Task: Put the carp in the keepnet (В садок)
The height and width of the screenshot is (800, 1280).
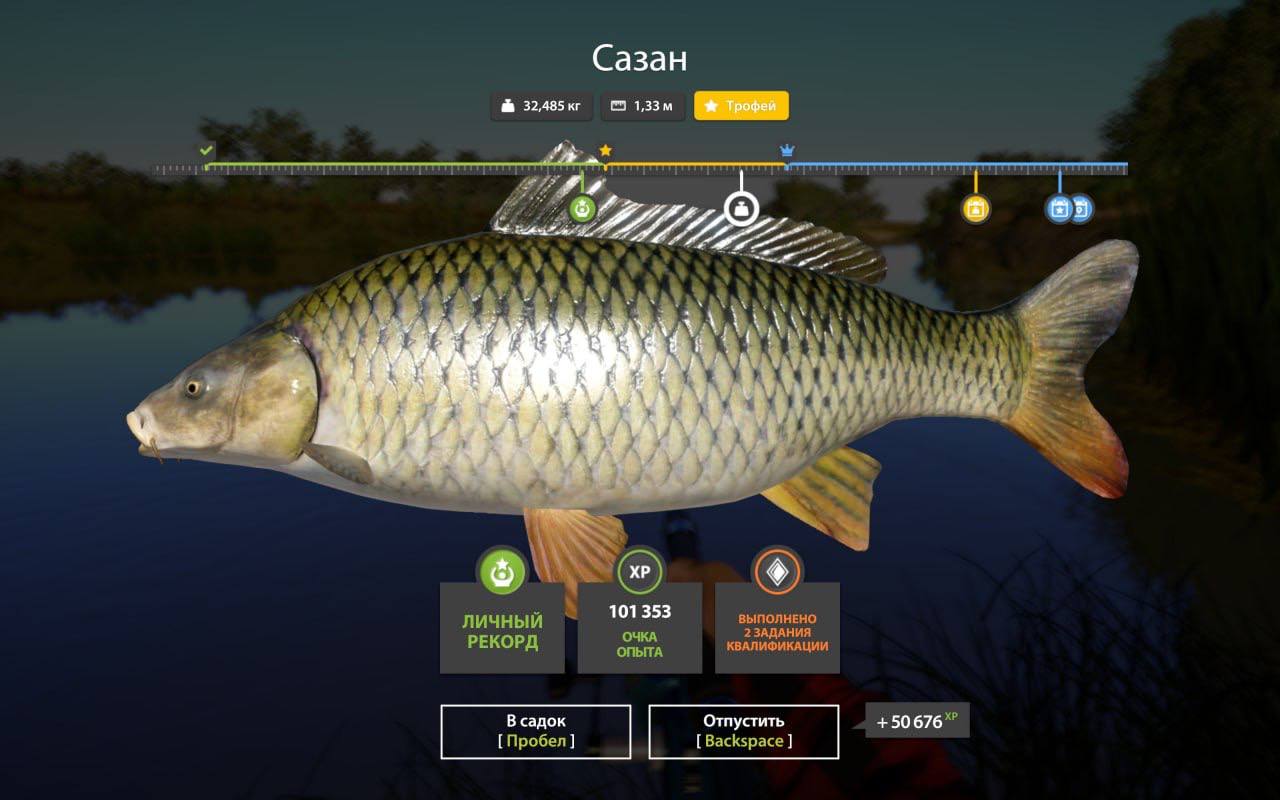Action: pos(535,731)
